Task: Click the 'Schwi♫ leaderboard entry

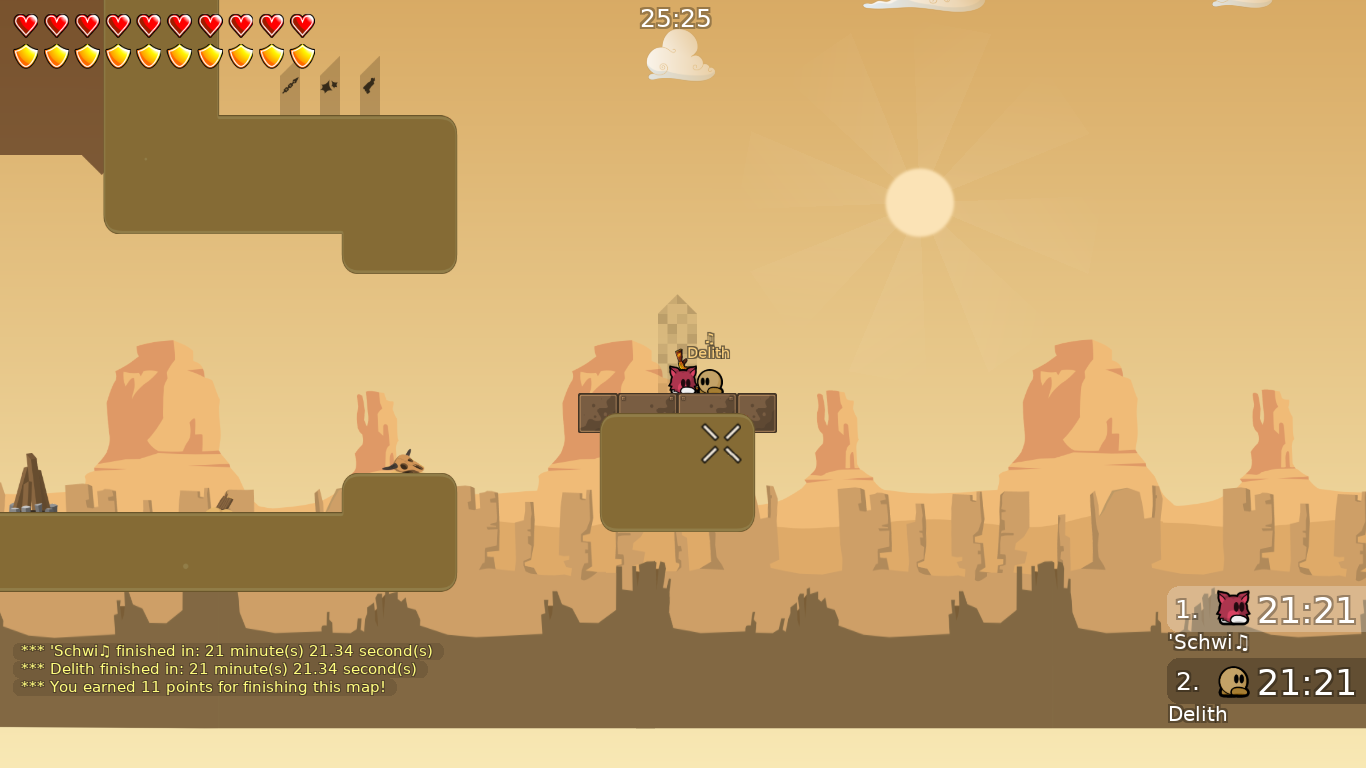Action: click(x=1208, y=643)
